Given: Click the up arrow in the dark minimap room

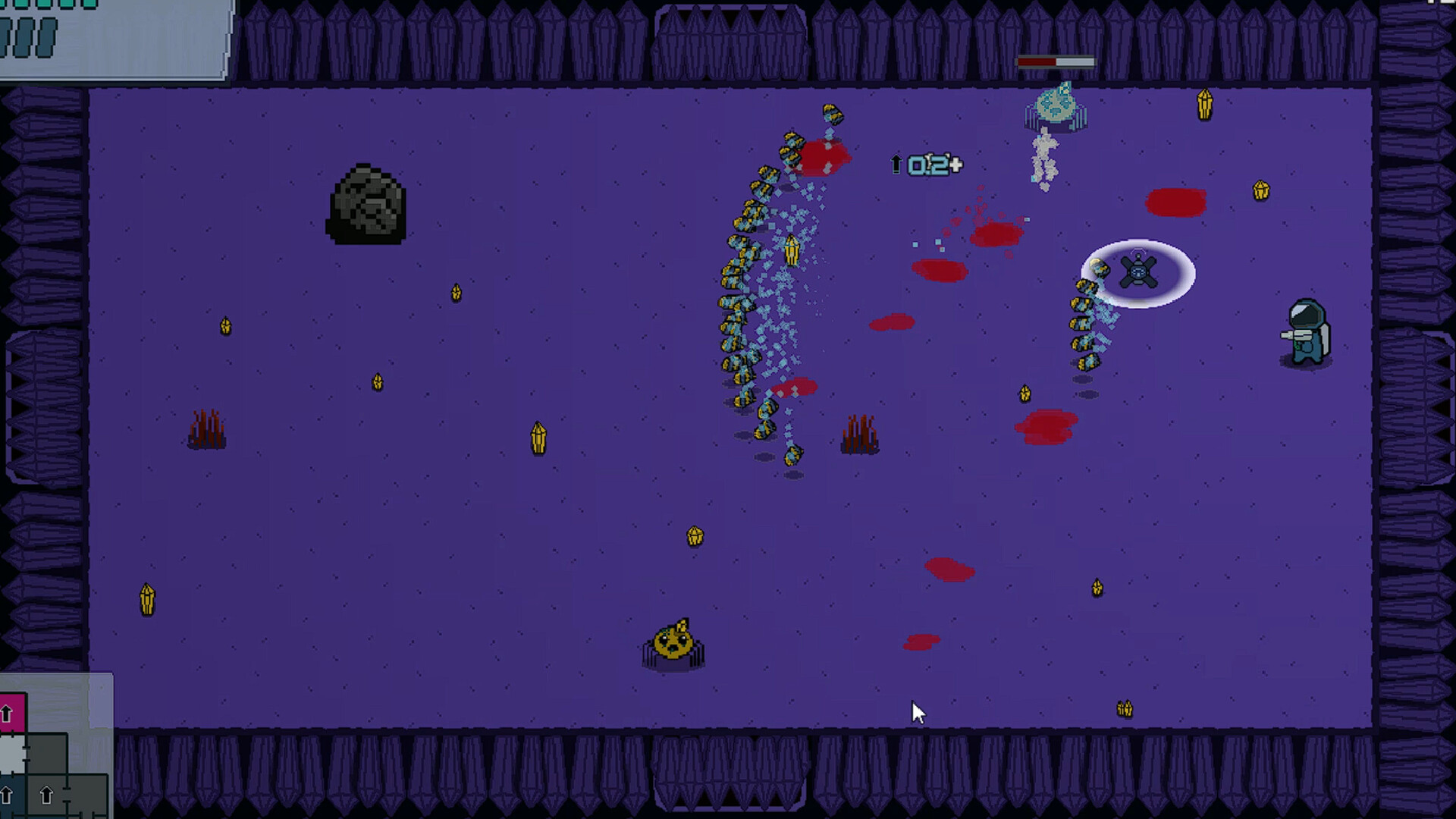Looking at the screenshot, I should click(45, 794).
